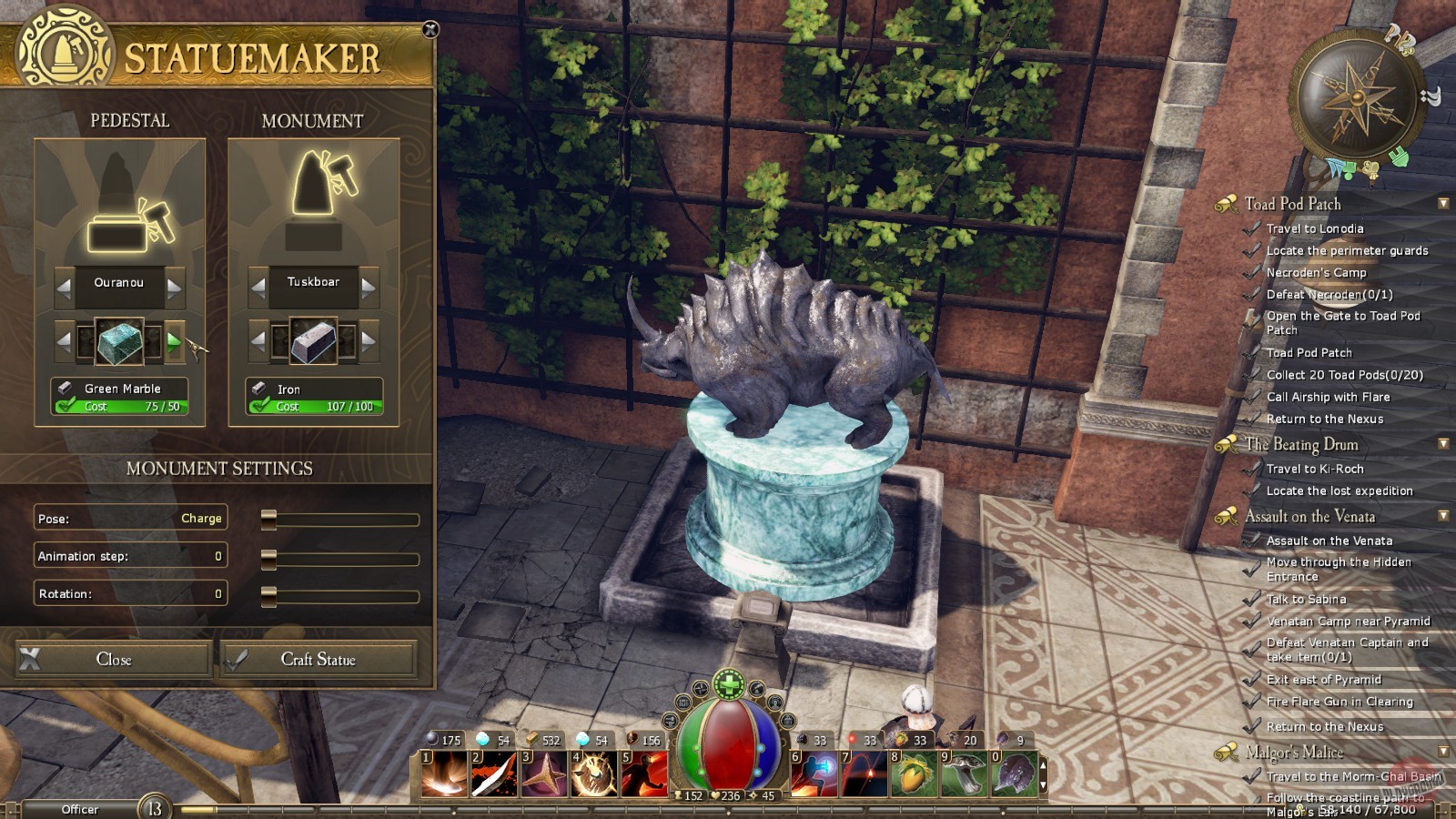Select the Monument panel header

point(312,120)
